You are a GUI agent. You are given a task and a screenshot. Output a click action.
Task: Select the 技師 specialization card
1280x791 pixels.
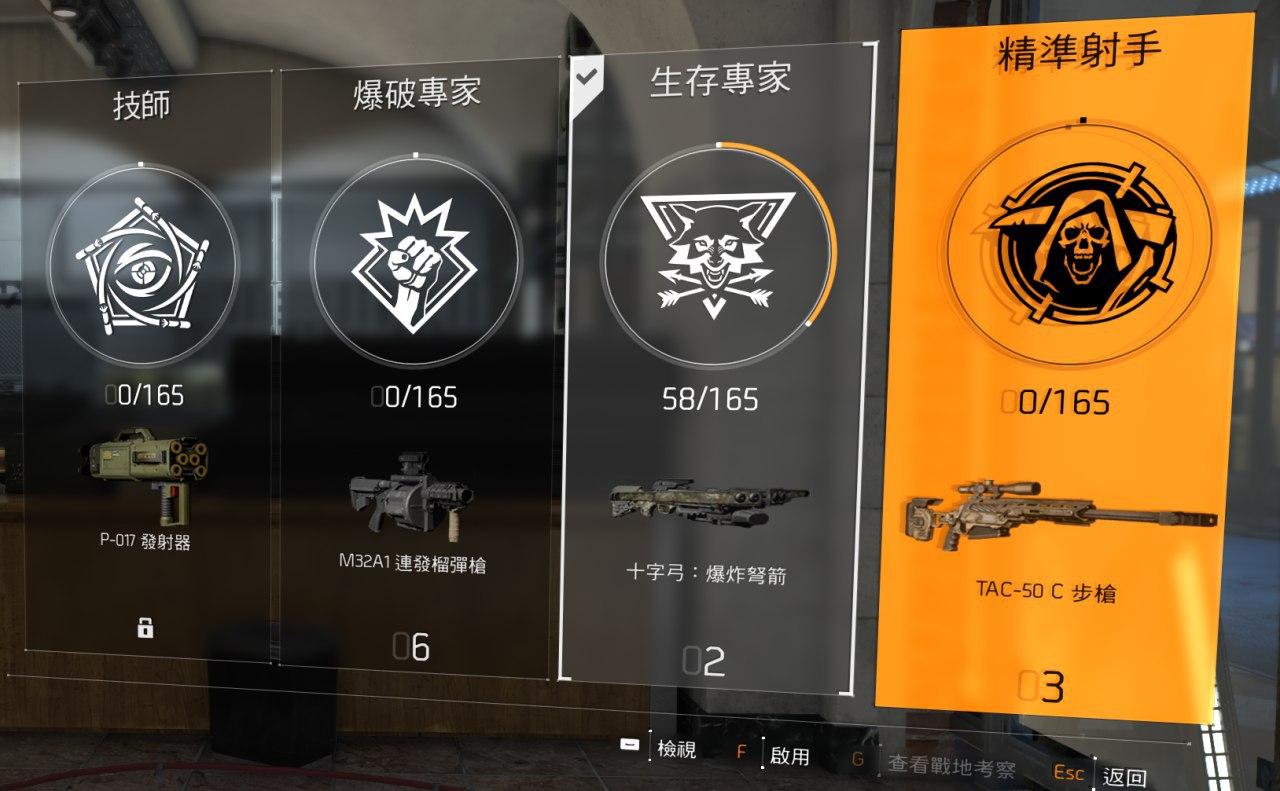tap(145, 360)
